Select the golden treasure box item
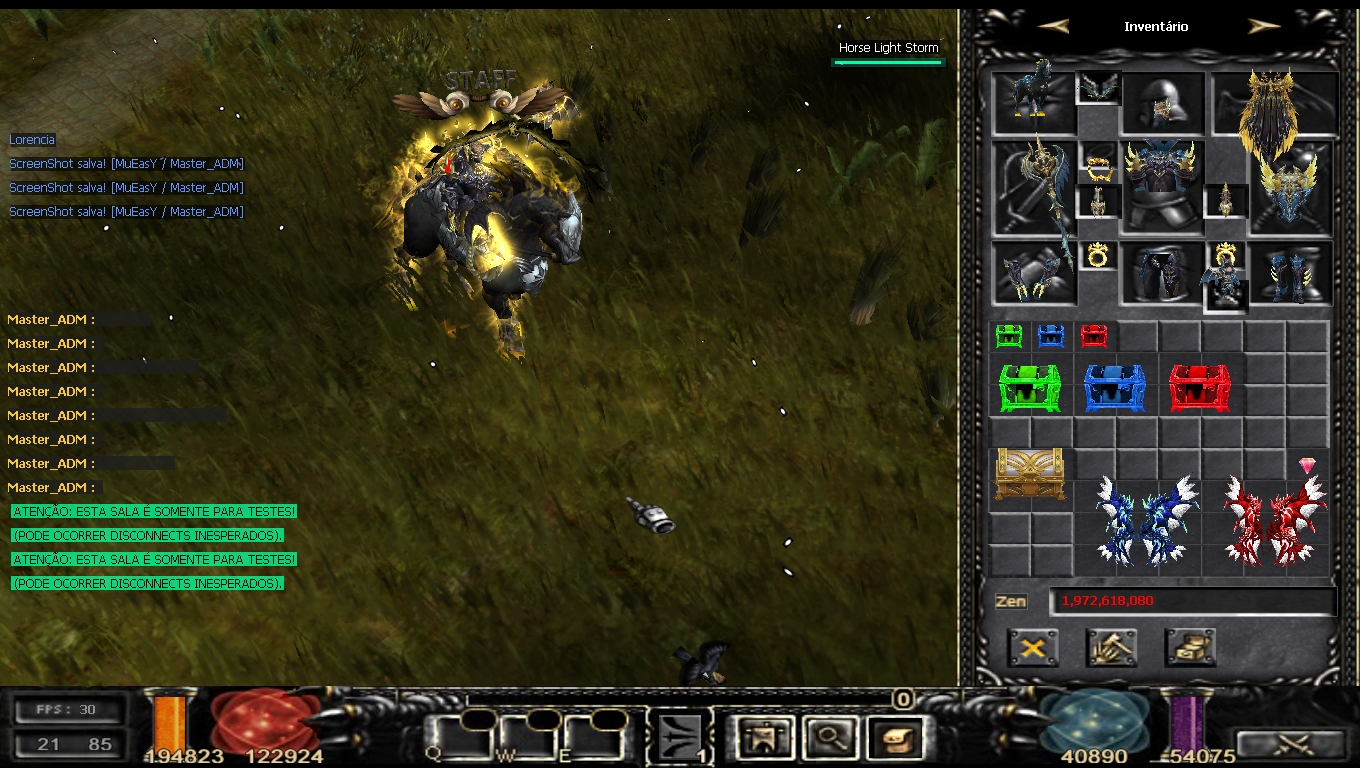Screen dimensions: 1360x768 [1030, 474]
